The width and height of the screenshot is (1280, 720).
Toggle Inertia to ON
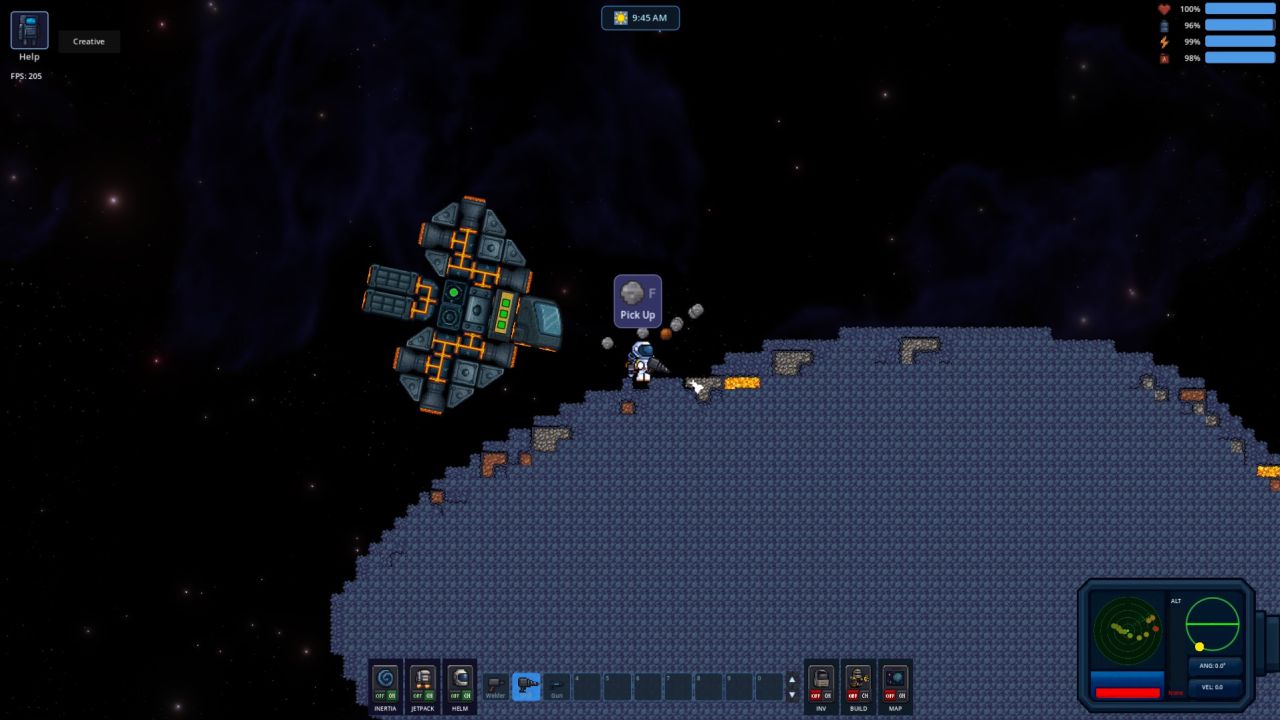[x=391, y=693]
